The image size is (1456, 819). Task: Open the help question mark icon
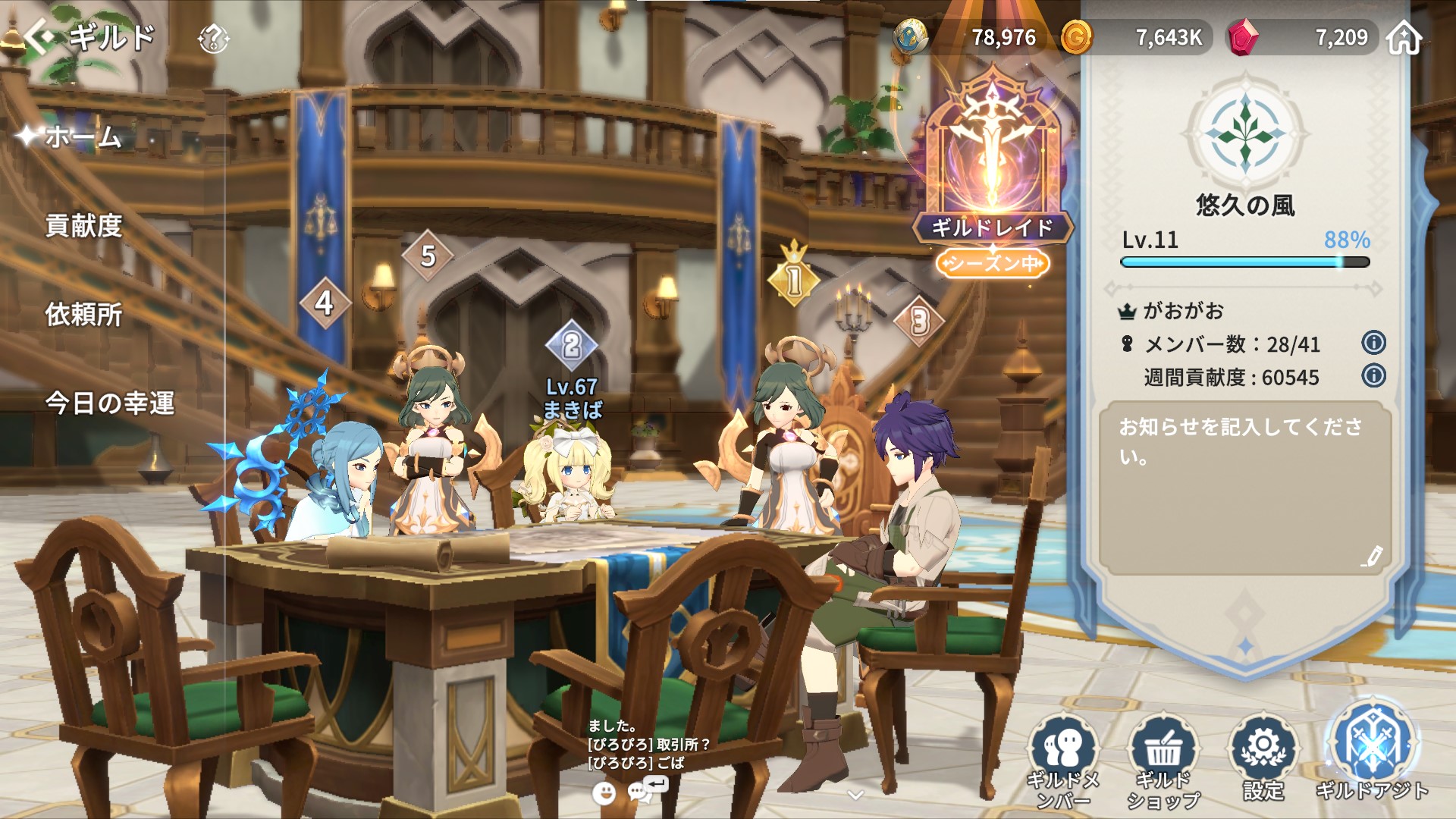[213, 38]
